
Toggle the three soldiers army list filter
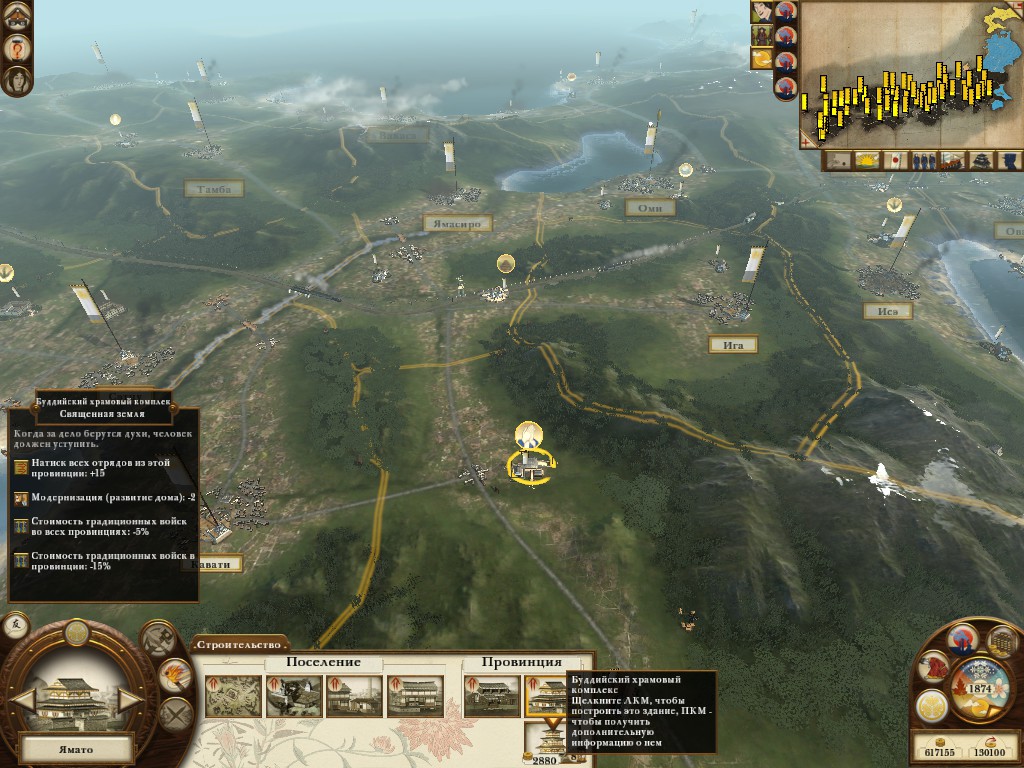(x=924, y=160)
